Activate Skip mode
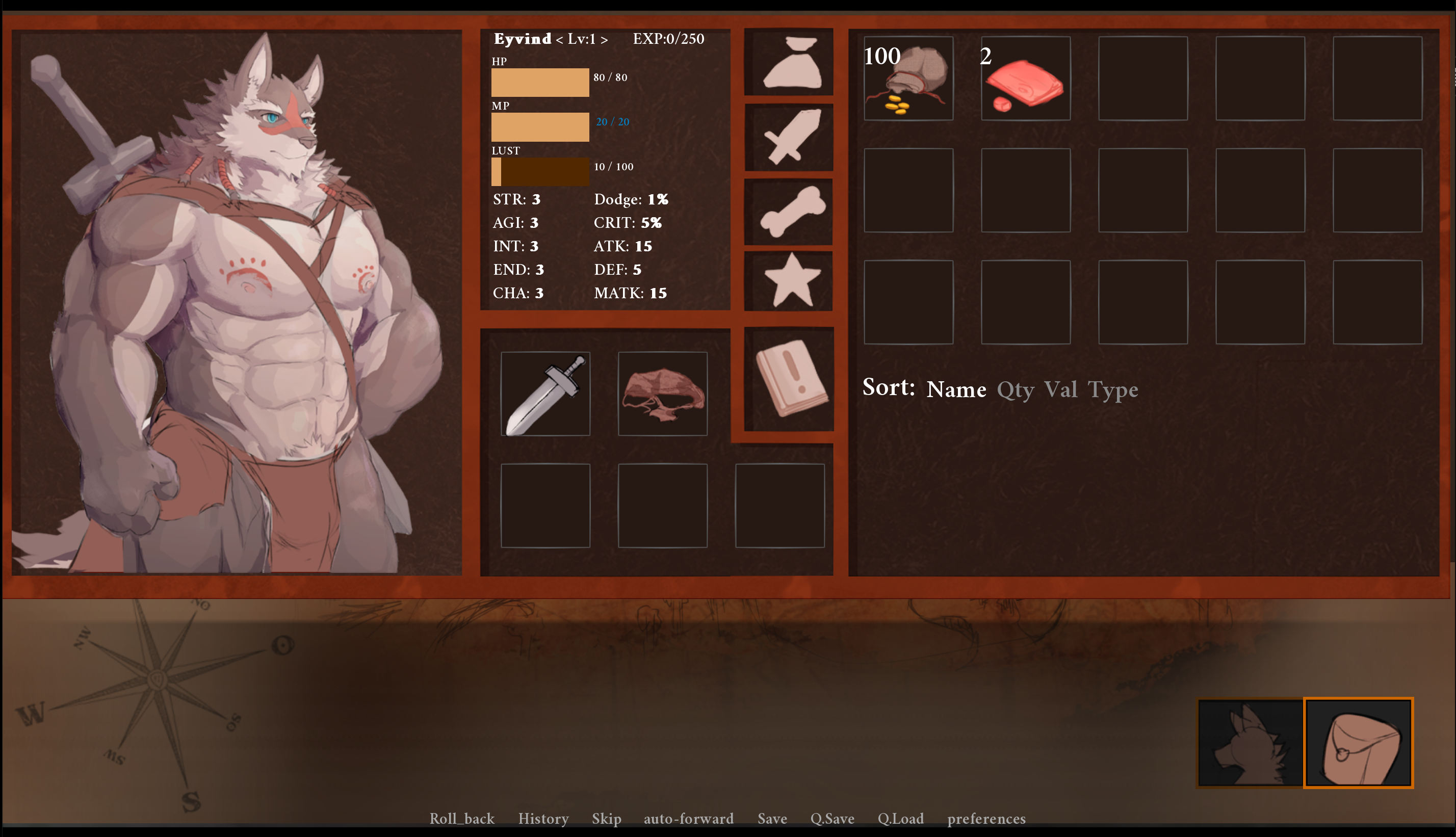 pos(607,819)
